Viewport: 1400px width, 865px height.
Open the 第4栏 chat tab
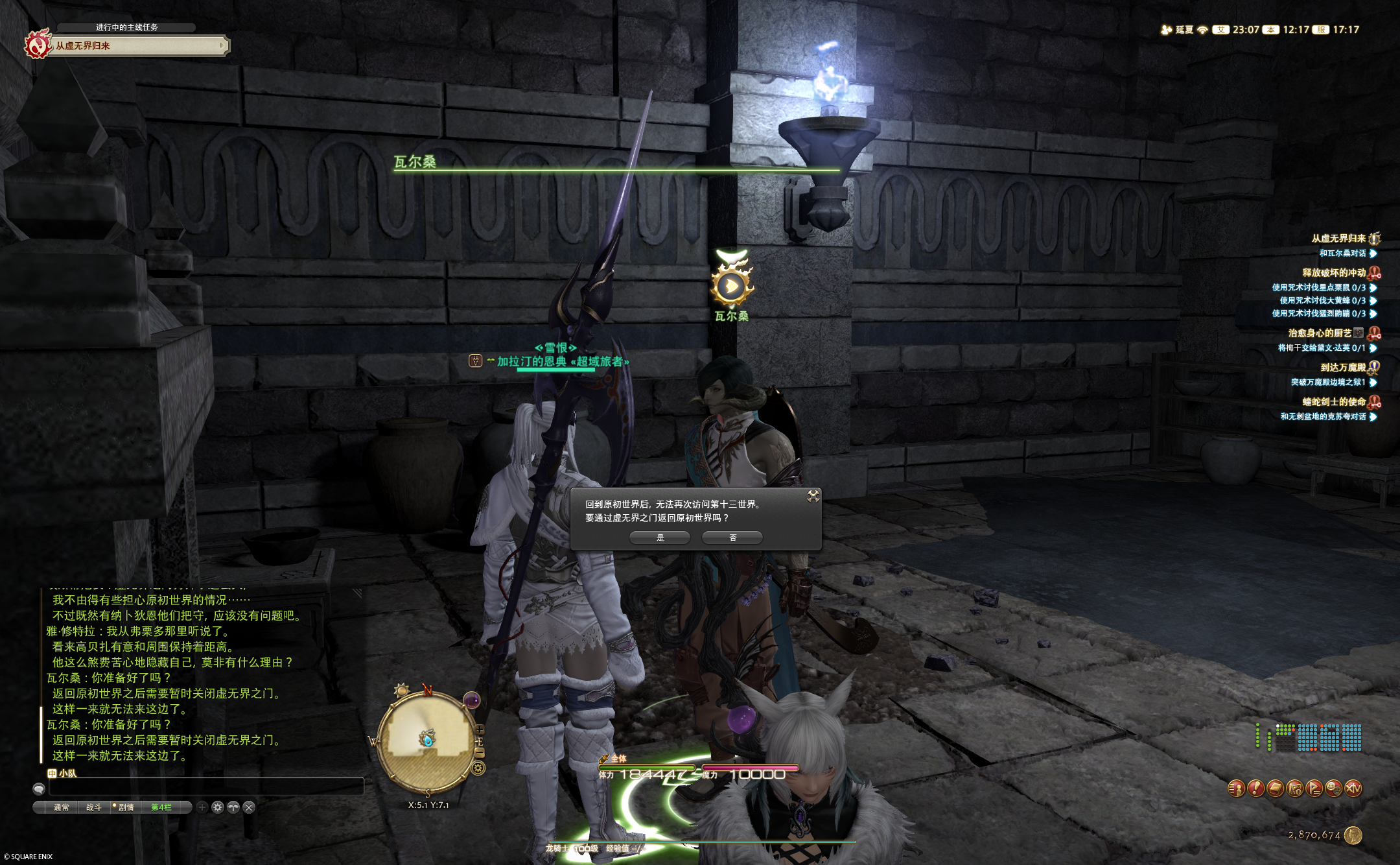pos(161,807)
